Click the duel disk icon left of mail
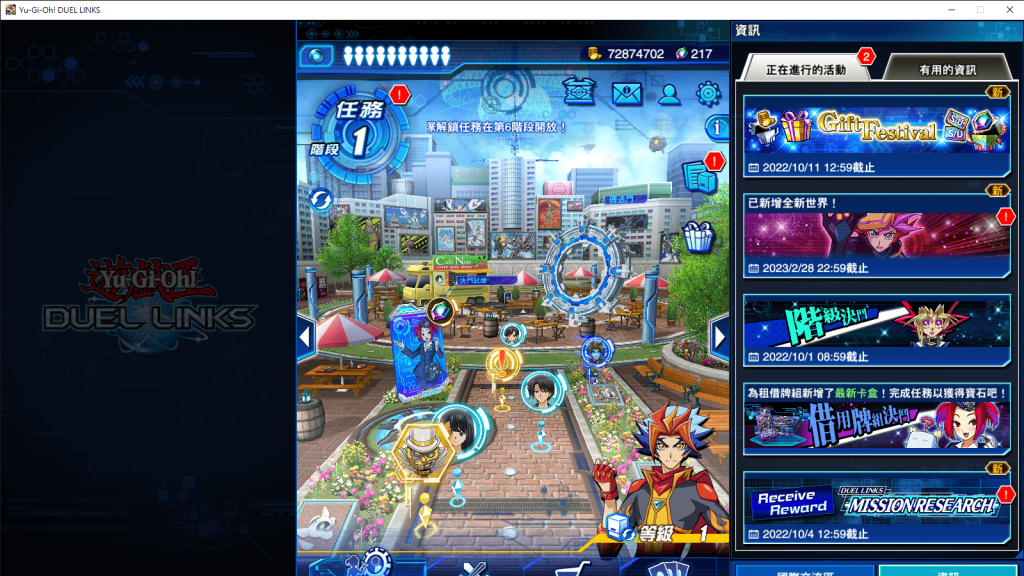Viewport: 1024px width, 576px height. click(579, 93)
